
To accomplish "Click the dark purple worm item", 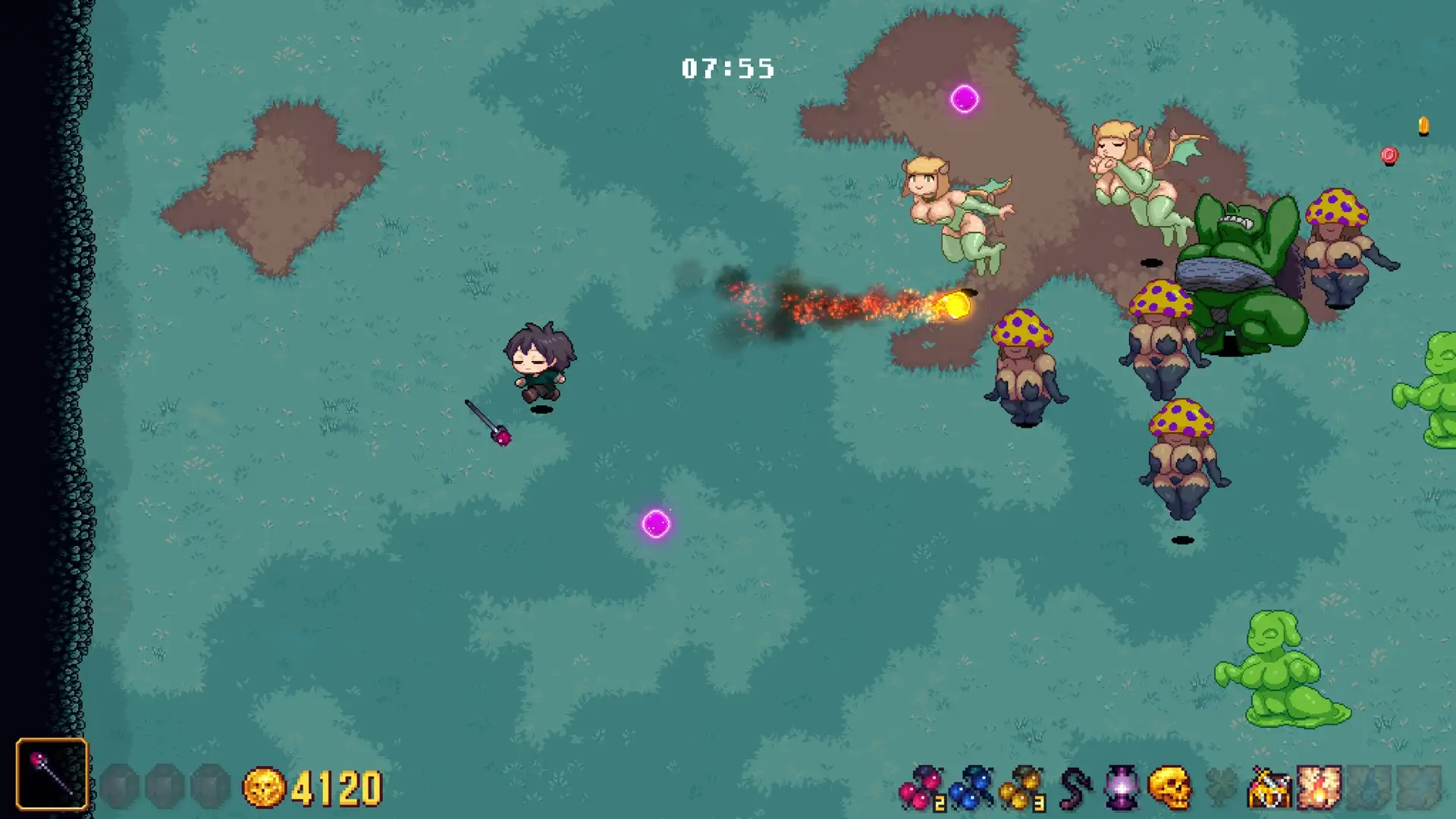I will tap(1073, 788).
